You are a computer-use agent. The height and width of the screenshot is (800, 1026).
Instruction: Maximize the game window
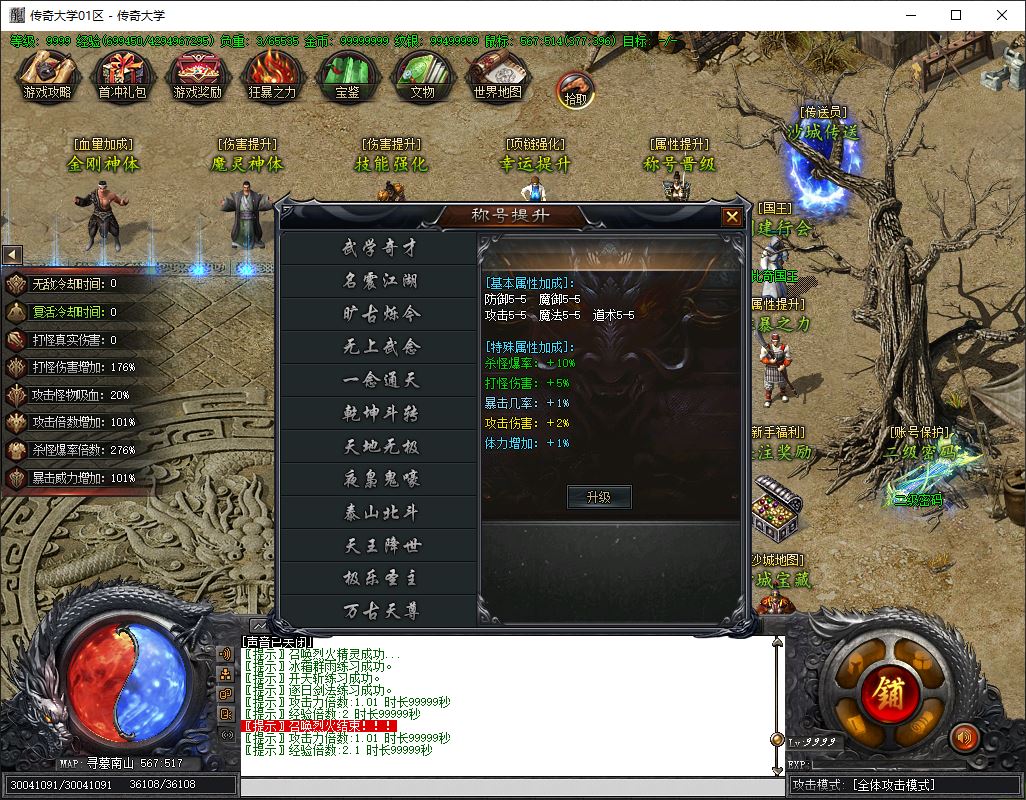[955, 15]
